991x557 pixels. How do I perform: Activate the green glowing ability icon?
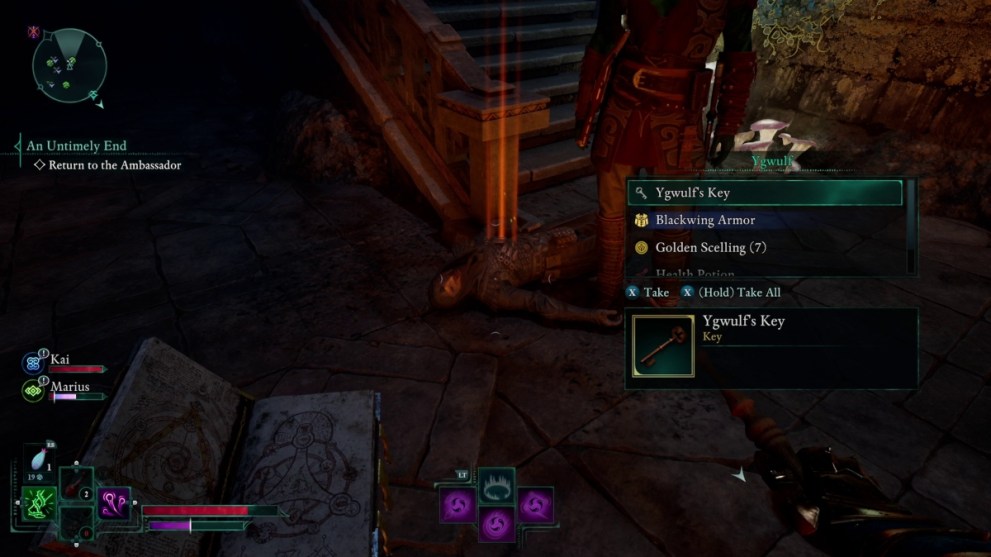click(x=37, y=504)
